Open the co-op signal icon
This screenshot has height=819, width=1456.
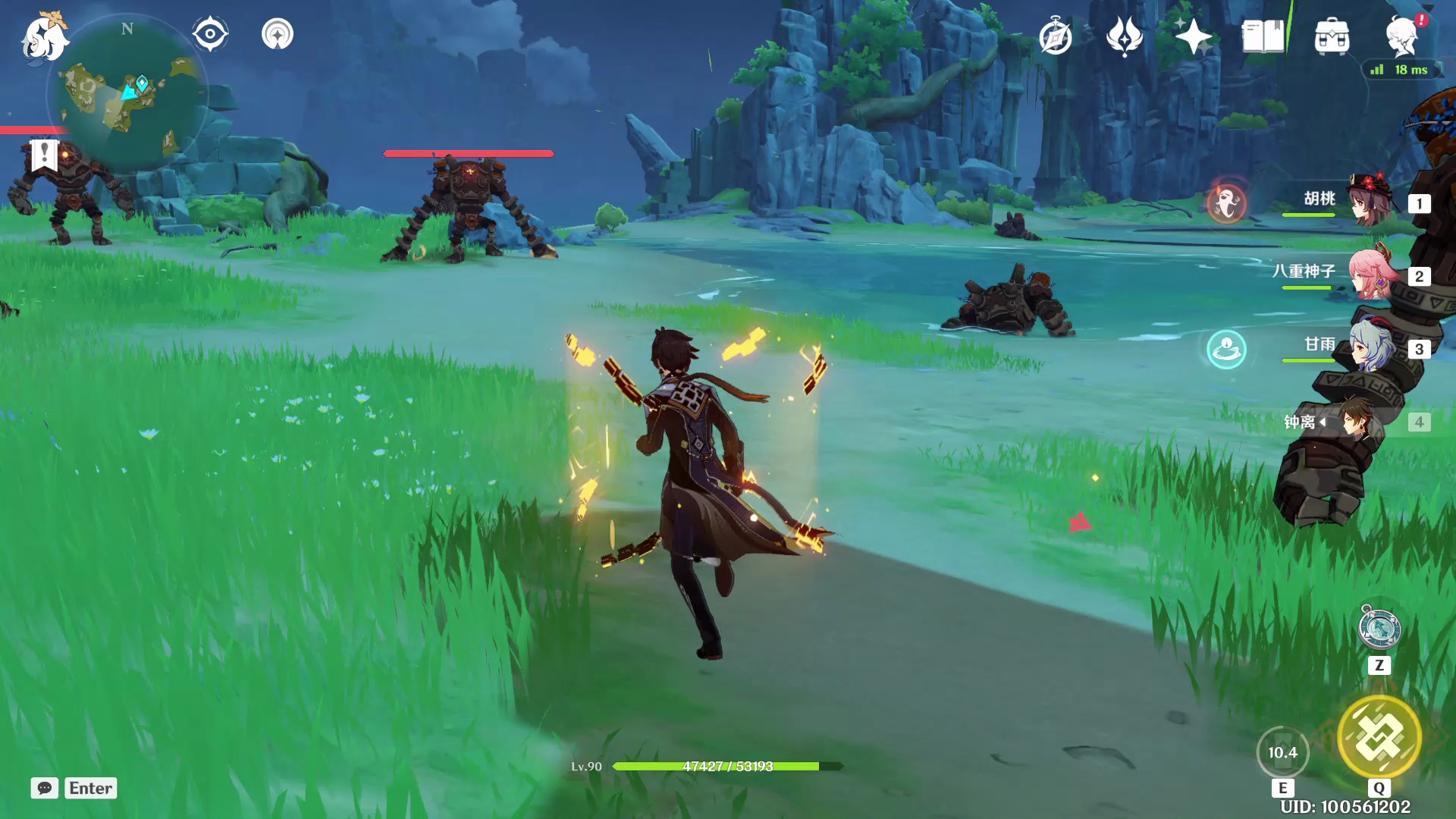(278, 34)
